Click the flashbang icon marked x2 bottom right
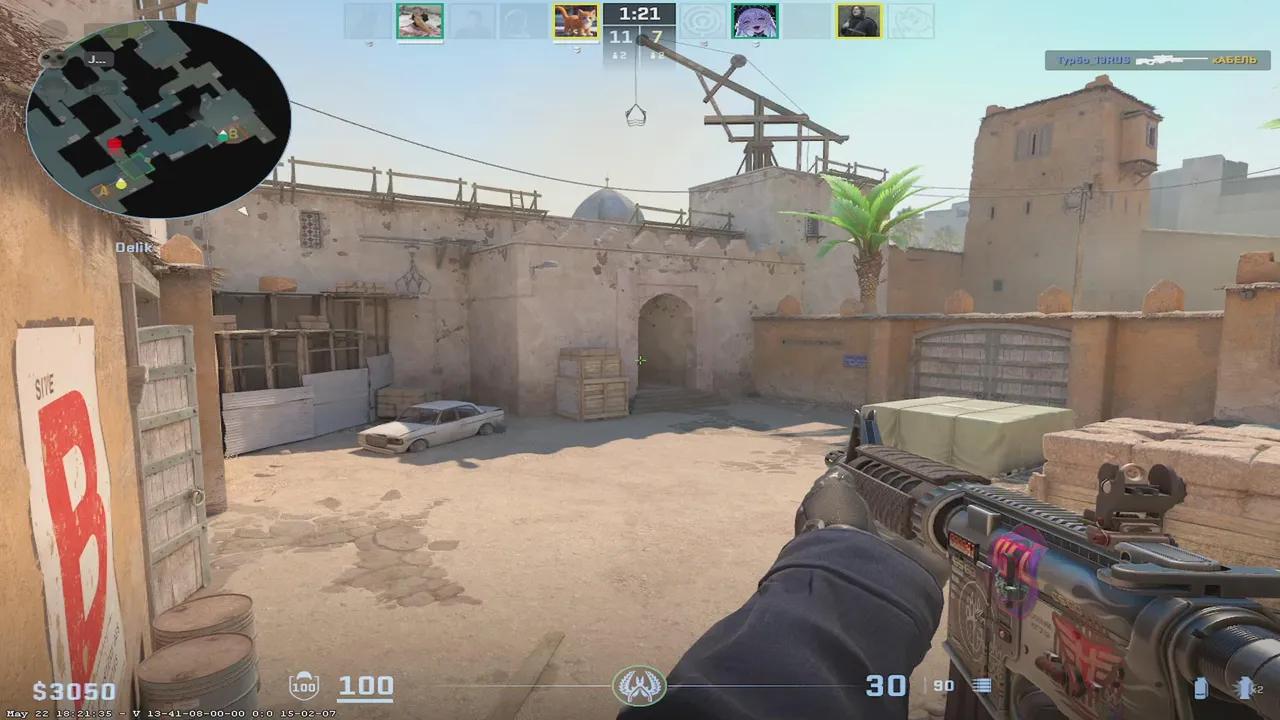The image size is (1280, 720). 1245,688
